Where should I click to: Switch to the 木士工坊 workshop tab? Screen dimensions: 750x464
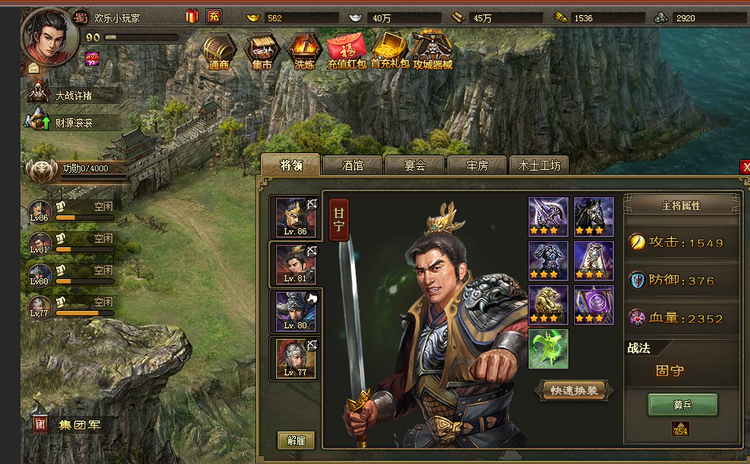click(539, 166)
